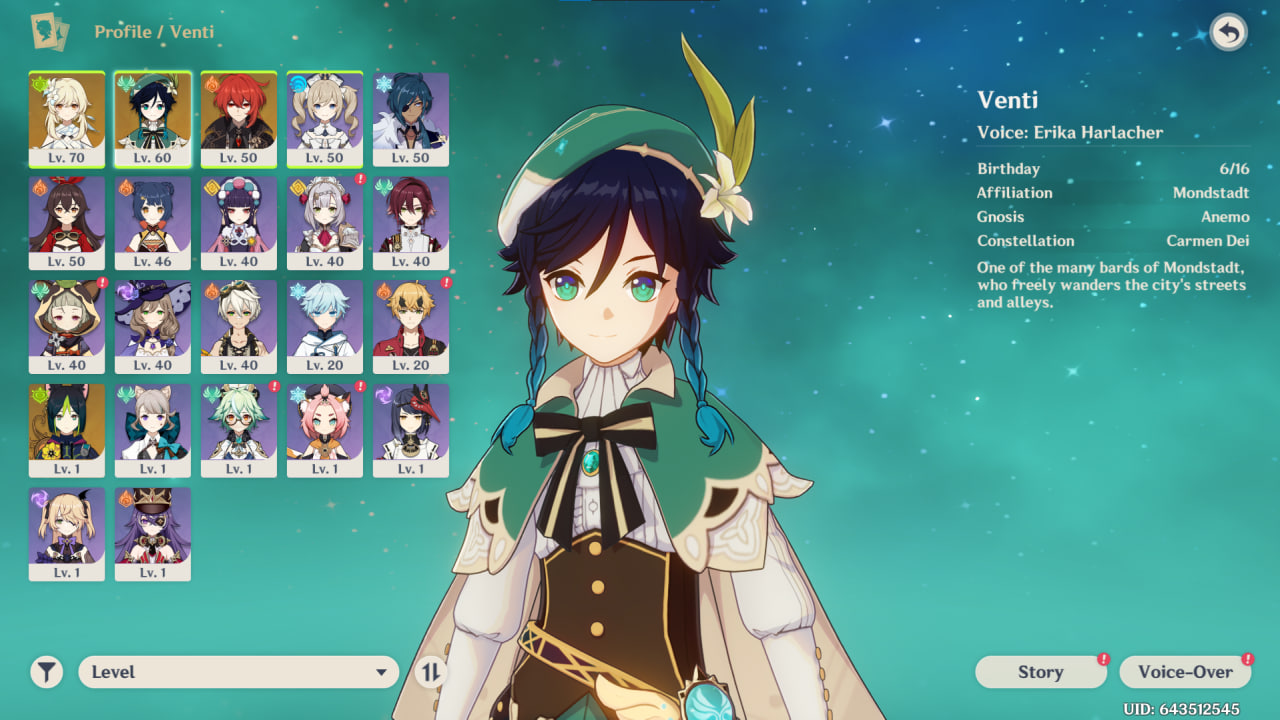Select Xiangling's Lv. 46 portrait
1280x720 pixels.
[153, 222]
